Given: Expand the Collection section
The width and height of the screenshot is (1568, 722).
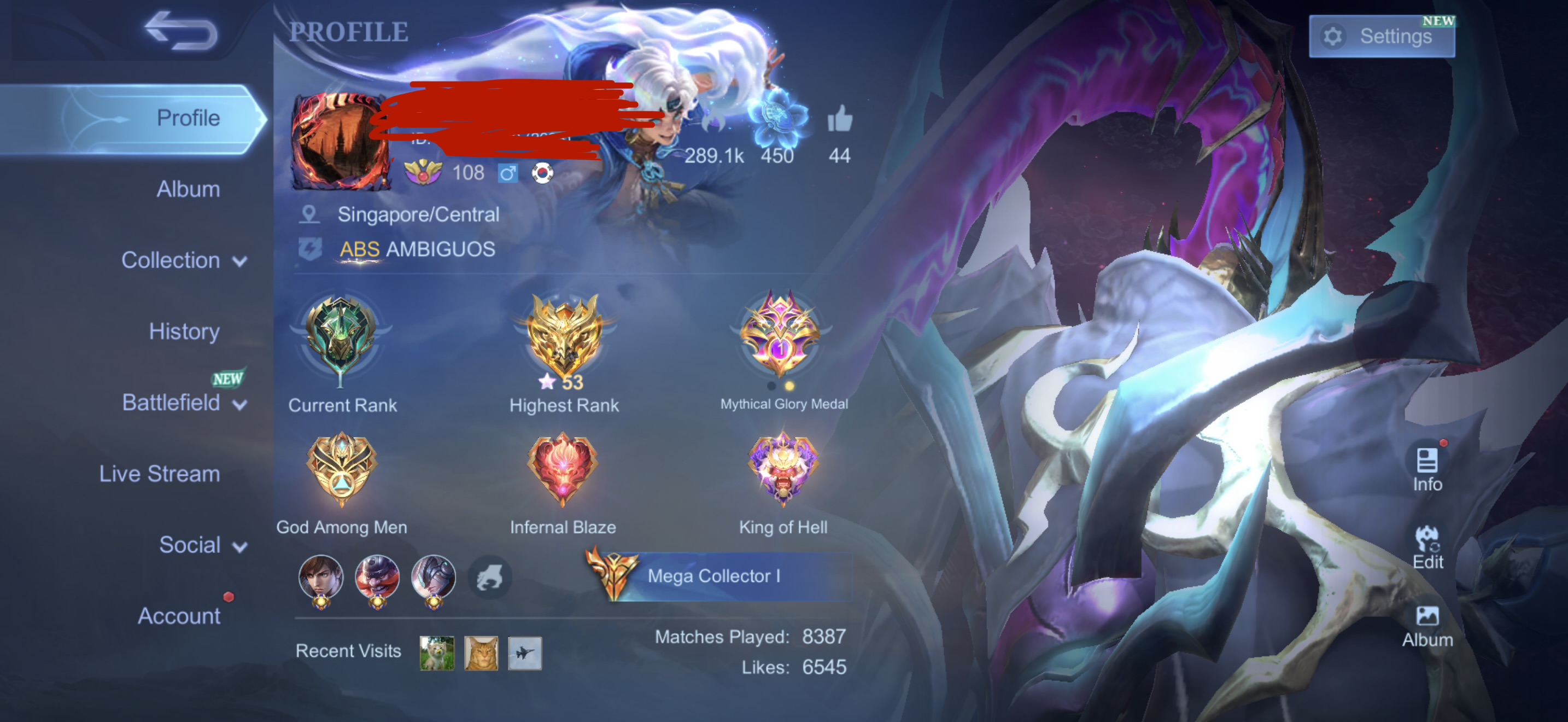Looking at the screenshot, I should pos(184,260).
